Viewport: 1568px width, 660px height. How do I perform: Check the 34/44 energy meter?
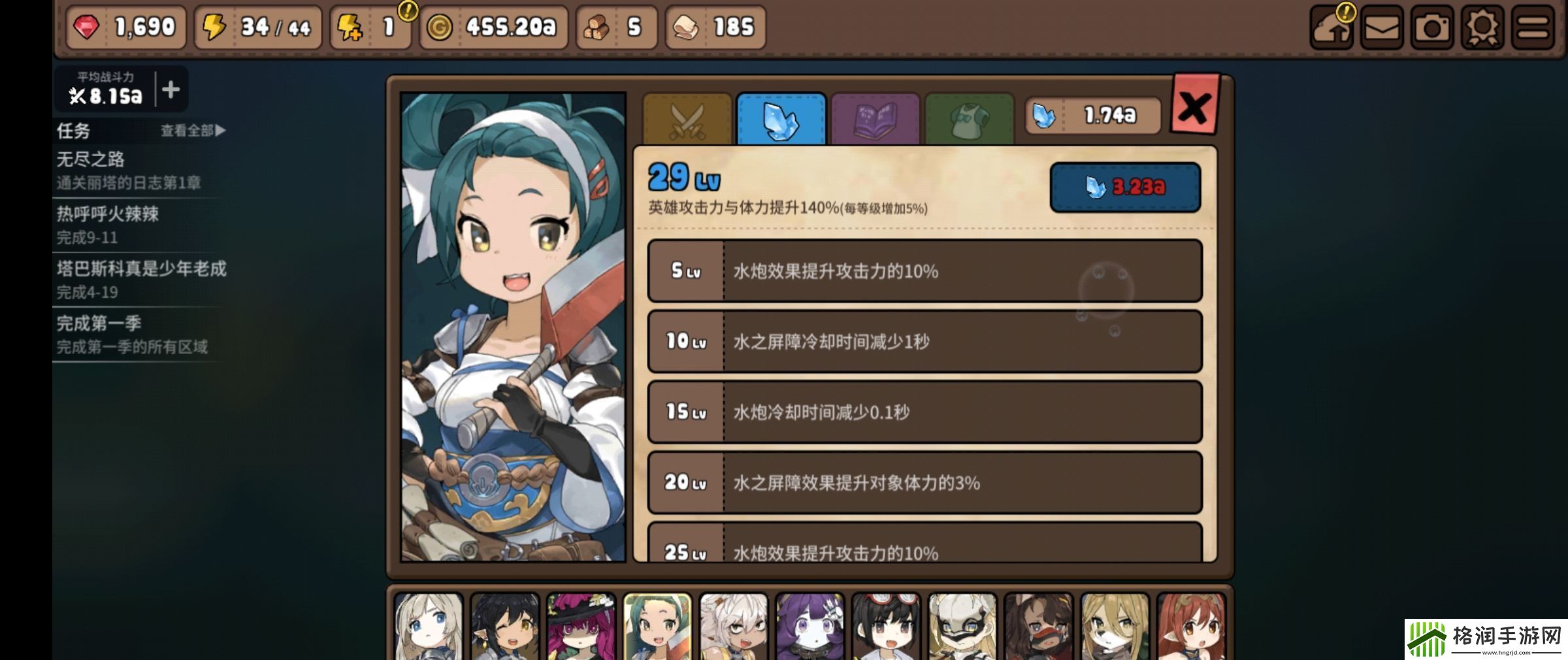point(258,27)
